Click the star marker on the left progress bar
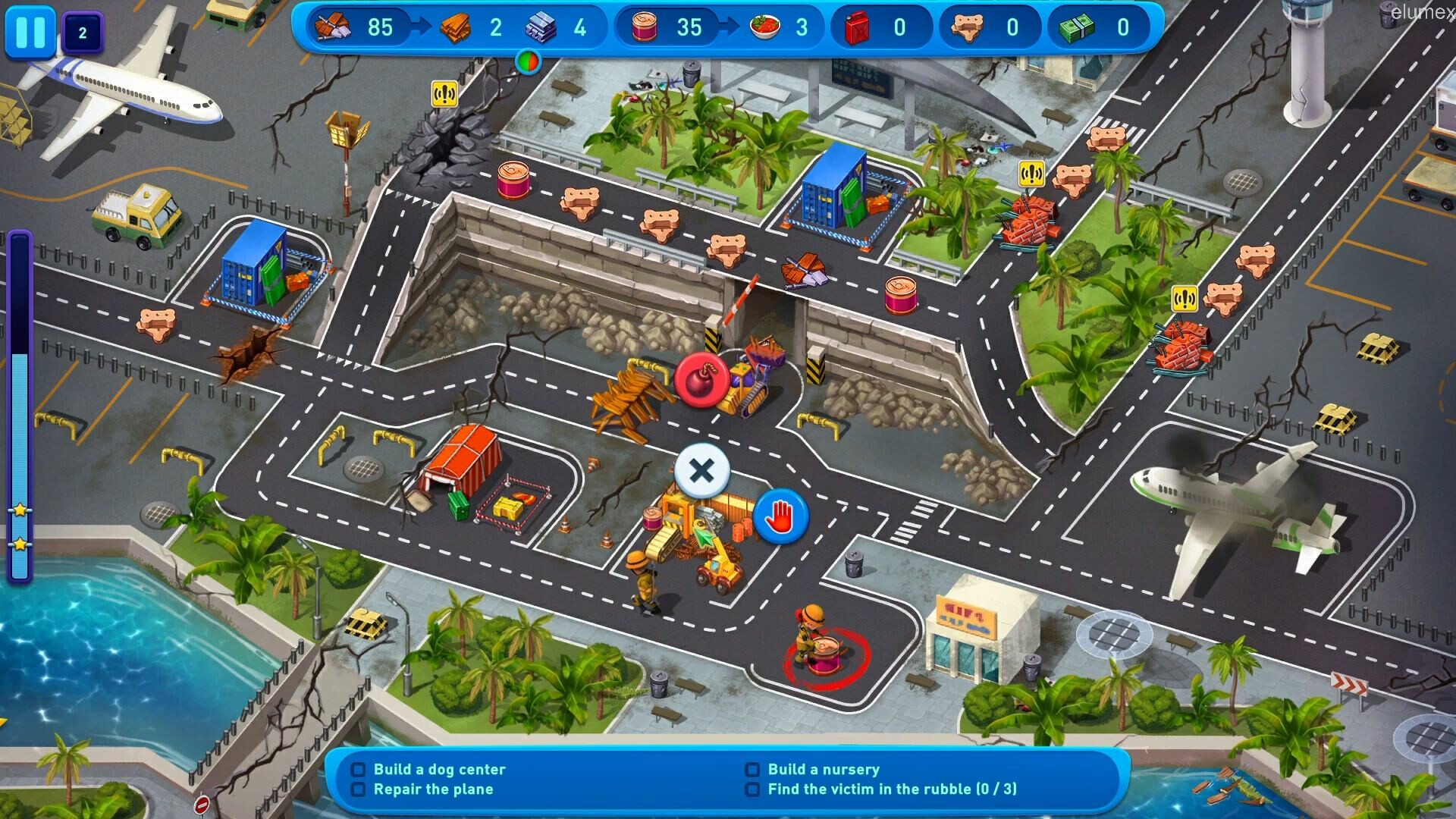Screen dimensions: 1456x819 [20, 510]
